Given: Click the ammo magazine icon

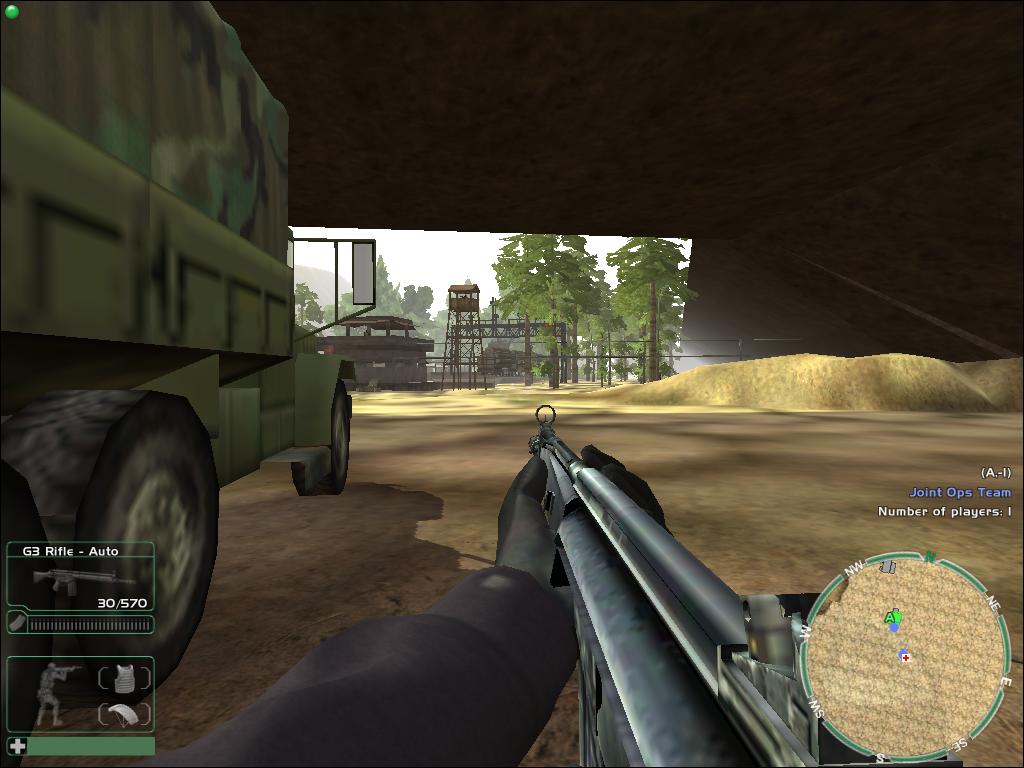Looking at the screenshot, I should click(x=16, y=623).
